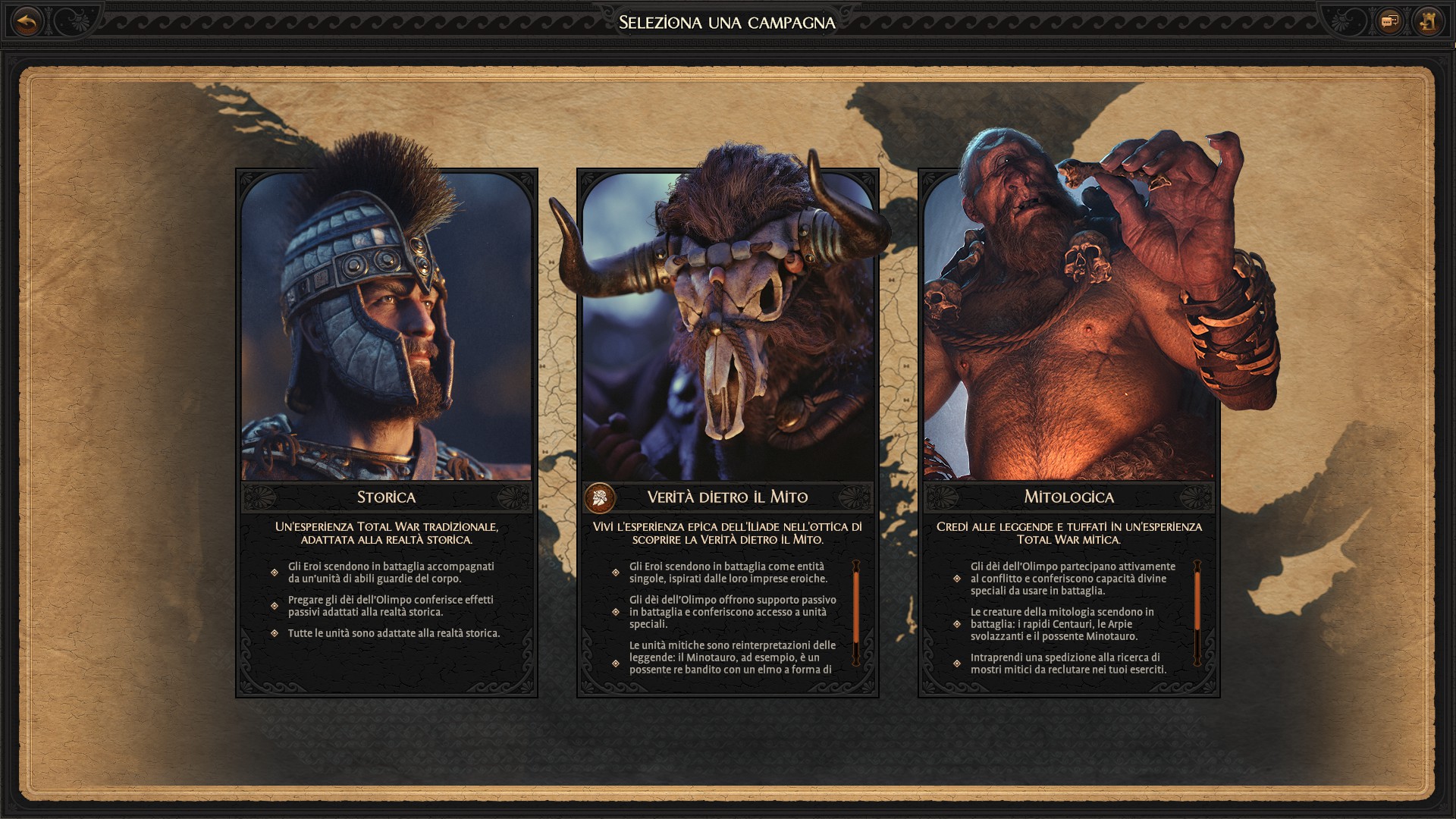Click the rosette ornament right of Mitologica title

pos(1194,498)
